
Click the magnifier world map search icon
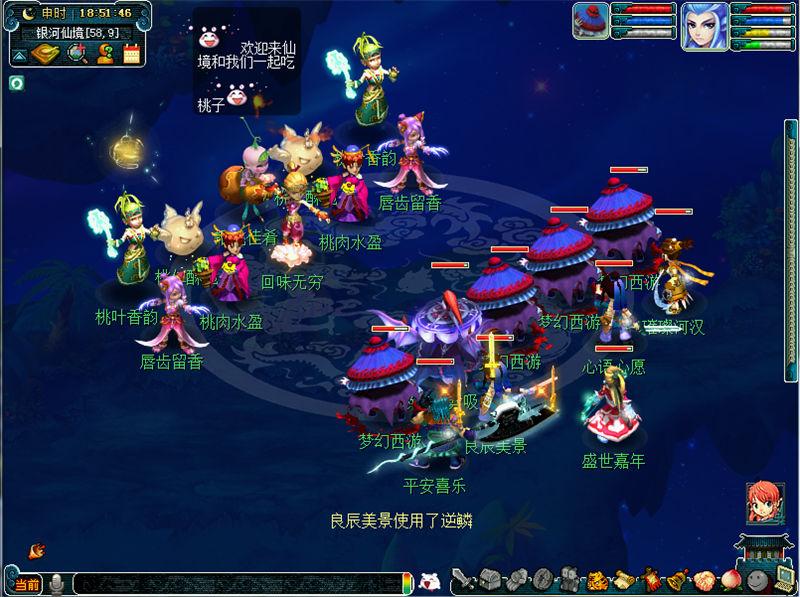pyautogui.click(x=75, y=53)
